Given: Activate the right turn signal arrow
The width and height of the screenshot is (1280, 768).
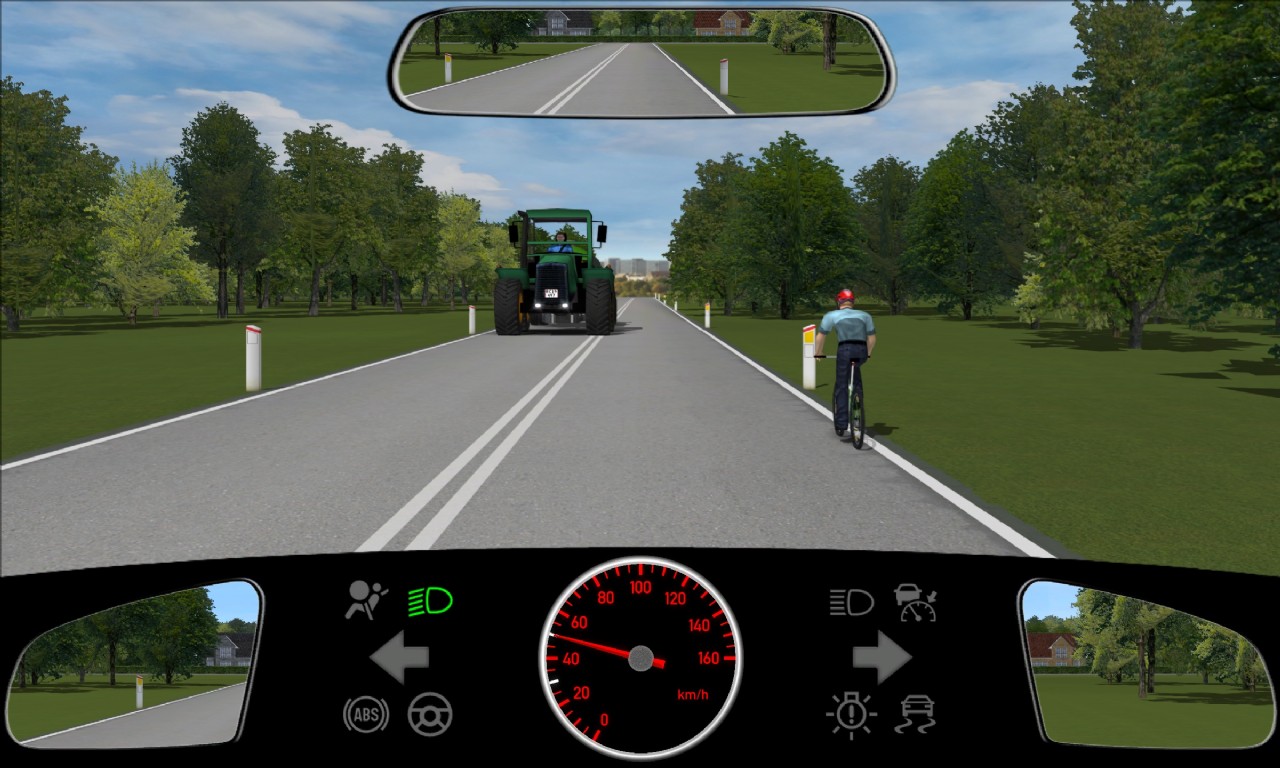Looking at the screenshot, I should click(x=881, y=657).
